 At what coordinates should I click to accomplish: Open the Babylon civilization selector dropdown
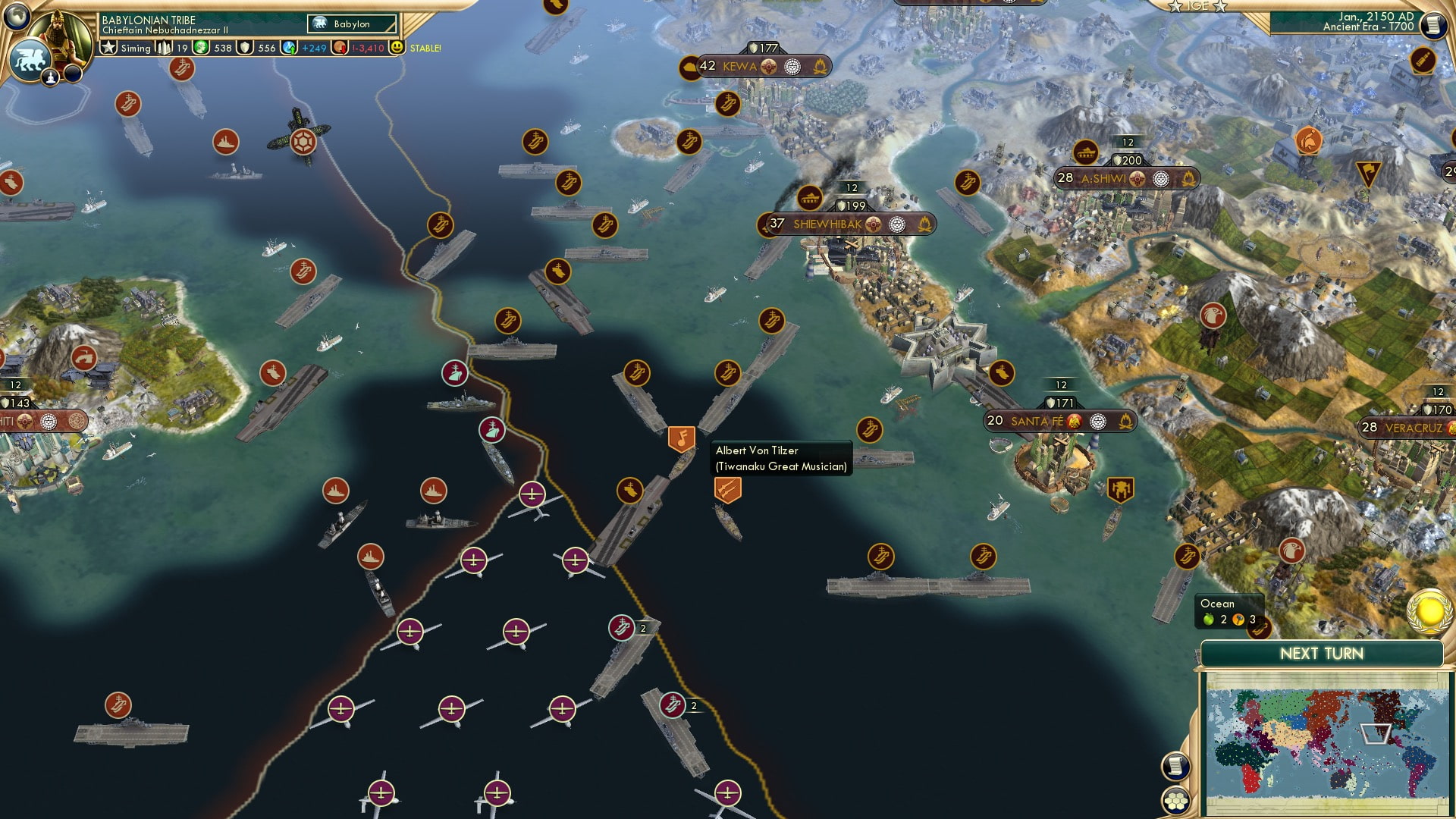coord(350,24)
